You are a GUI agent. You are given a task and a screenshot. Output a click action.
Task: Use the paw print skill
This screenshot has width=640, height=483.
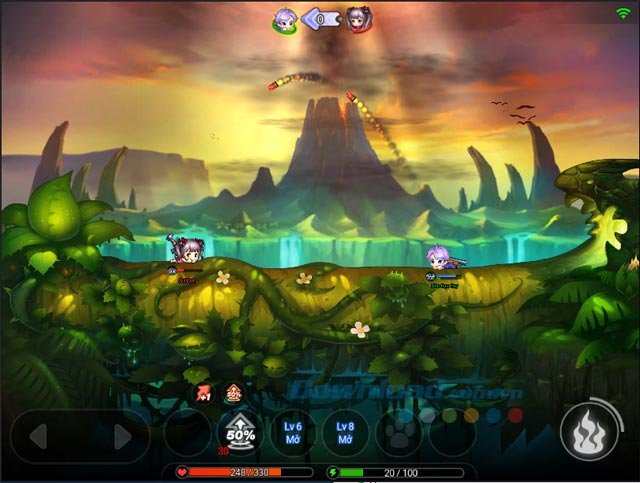pos(398,435)
